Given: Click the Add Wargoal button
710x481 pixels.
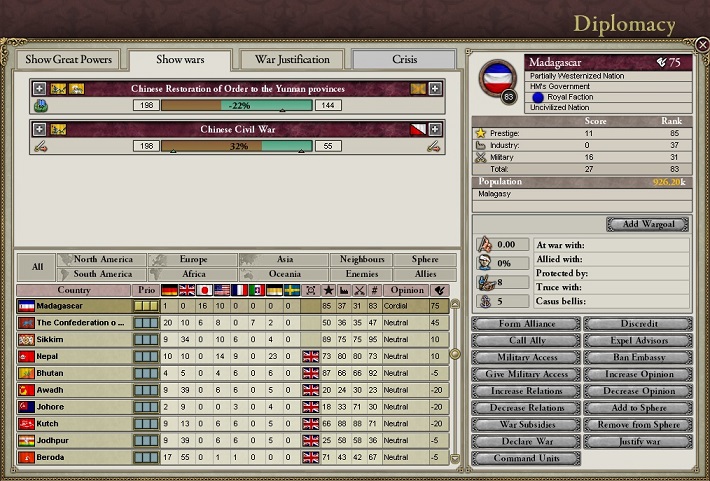Looking at the screenshot, I should 646,224.
